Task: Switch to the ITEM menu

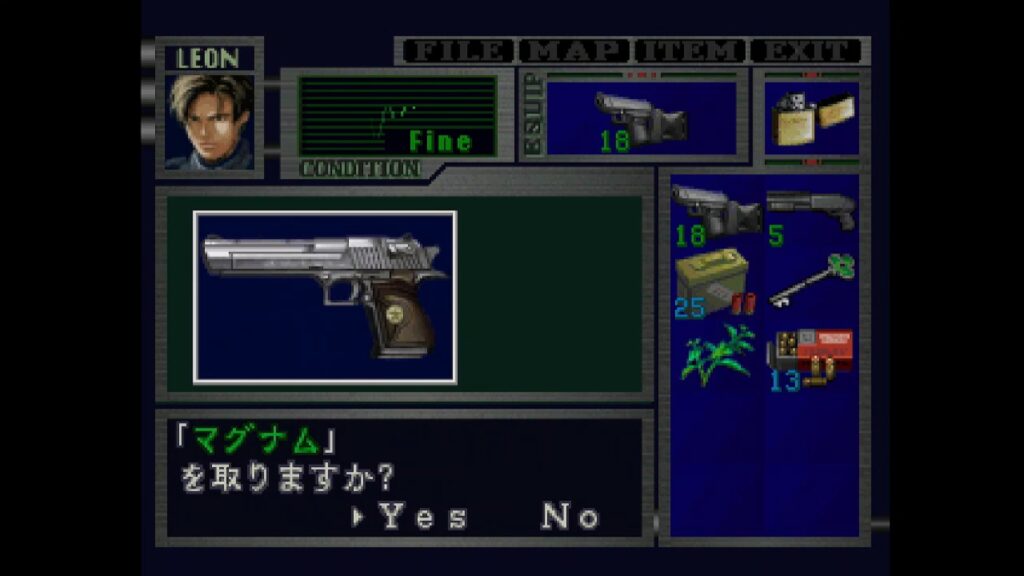Action: [690, 51]
